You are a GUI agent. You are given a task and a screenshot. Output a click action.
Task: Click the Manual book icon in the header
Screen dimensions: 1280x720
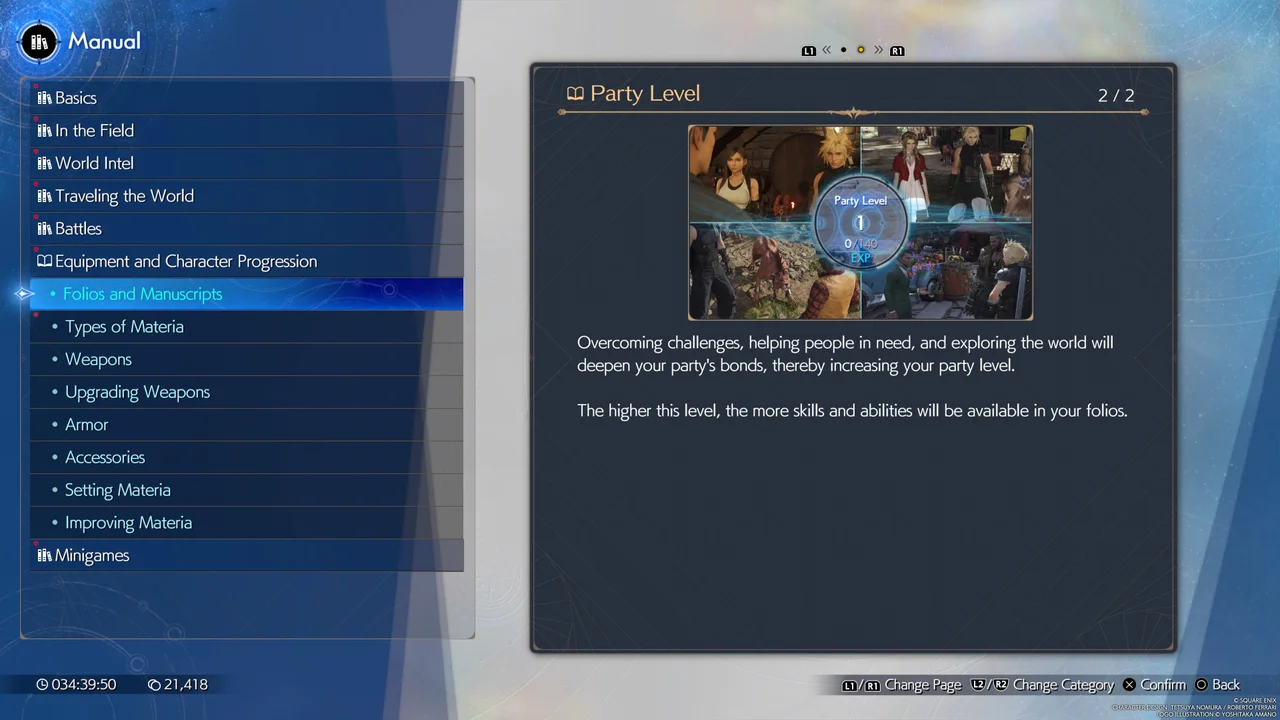pyautogui.click(x=38, y=41)
